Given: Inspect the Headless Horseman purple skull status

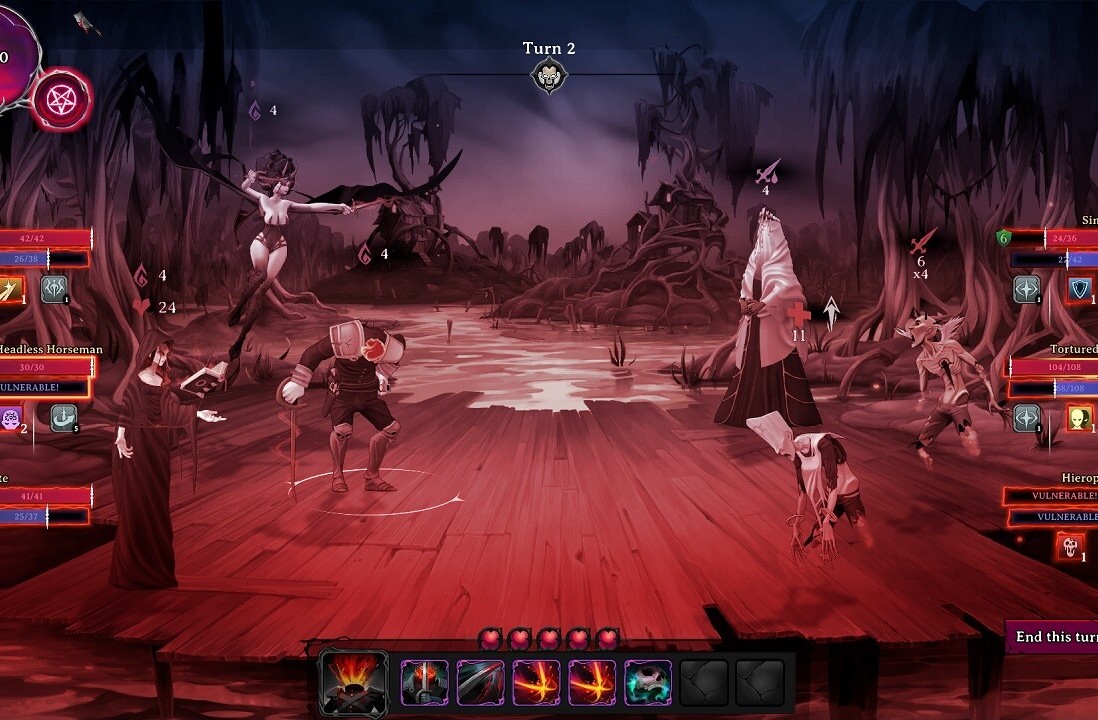Looking at the screenshot, I should [11, 418].
